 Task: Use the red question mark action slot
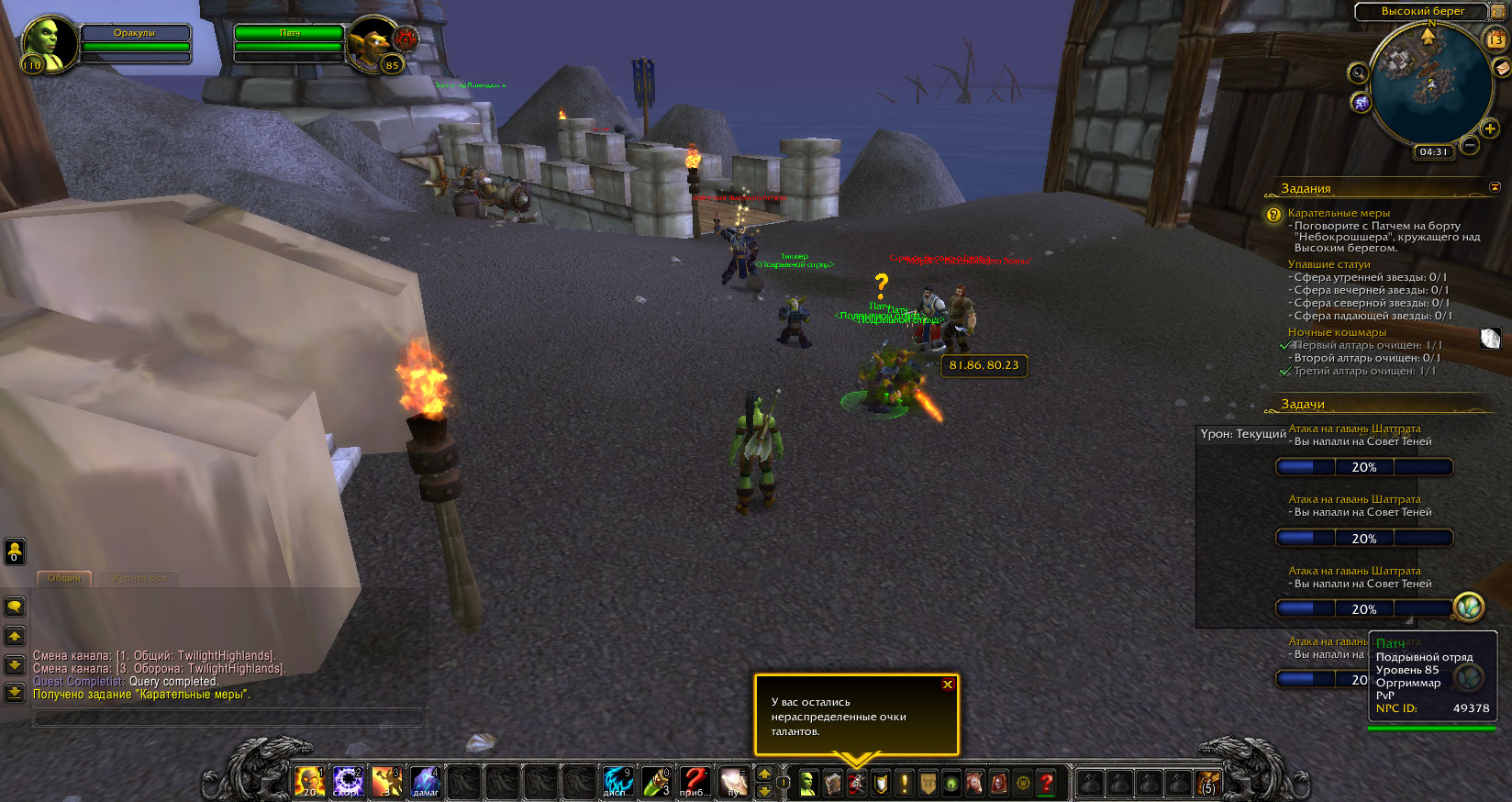pyautogui.click(x=695, y=781)
